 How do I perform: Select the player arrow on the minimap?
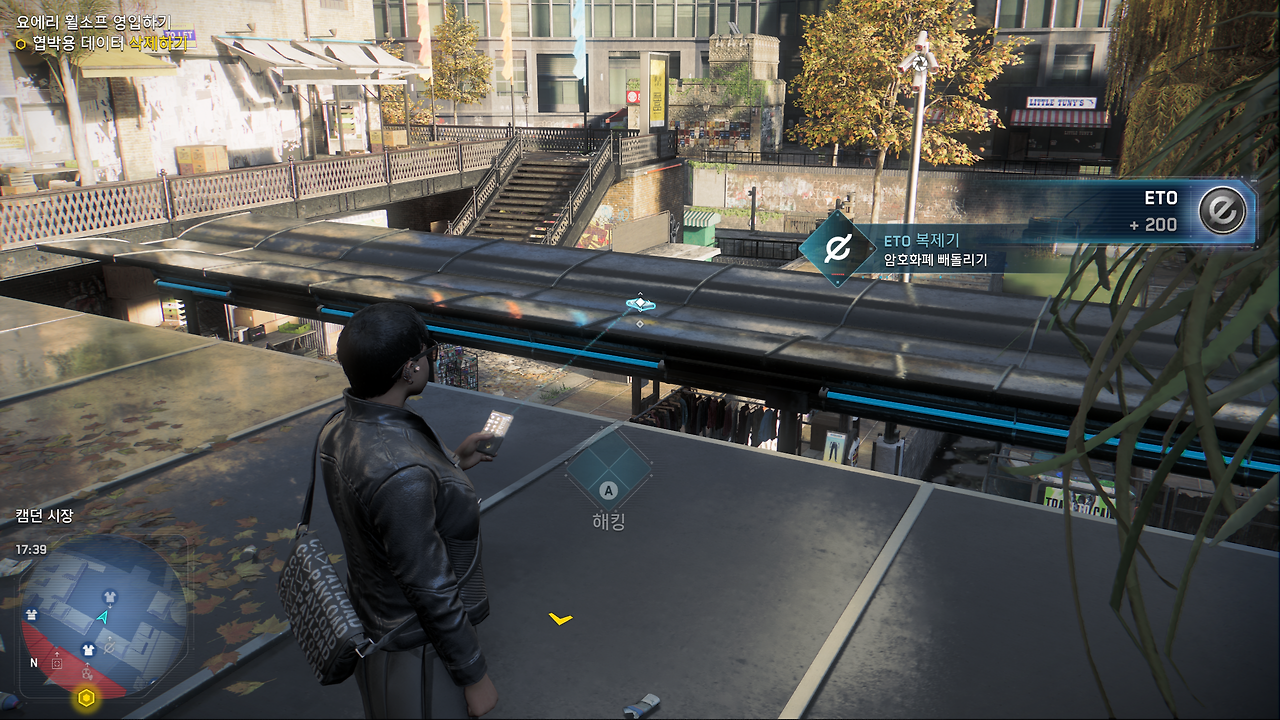102,618
